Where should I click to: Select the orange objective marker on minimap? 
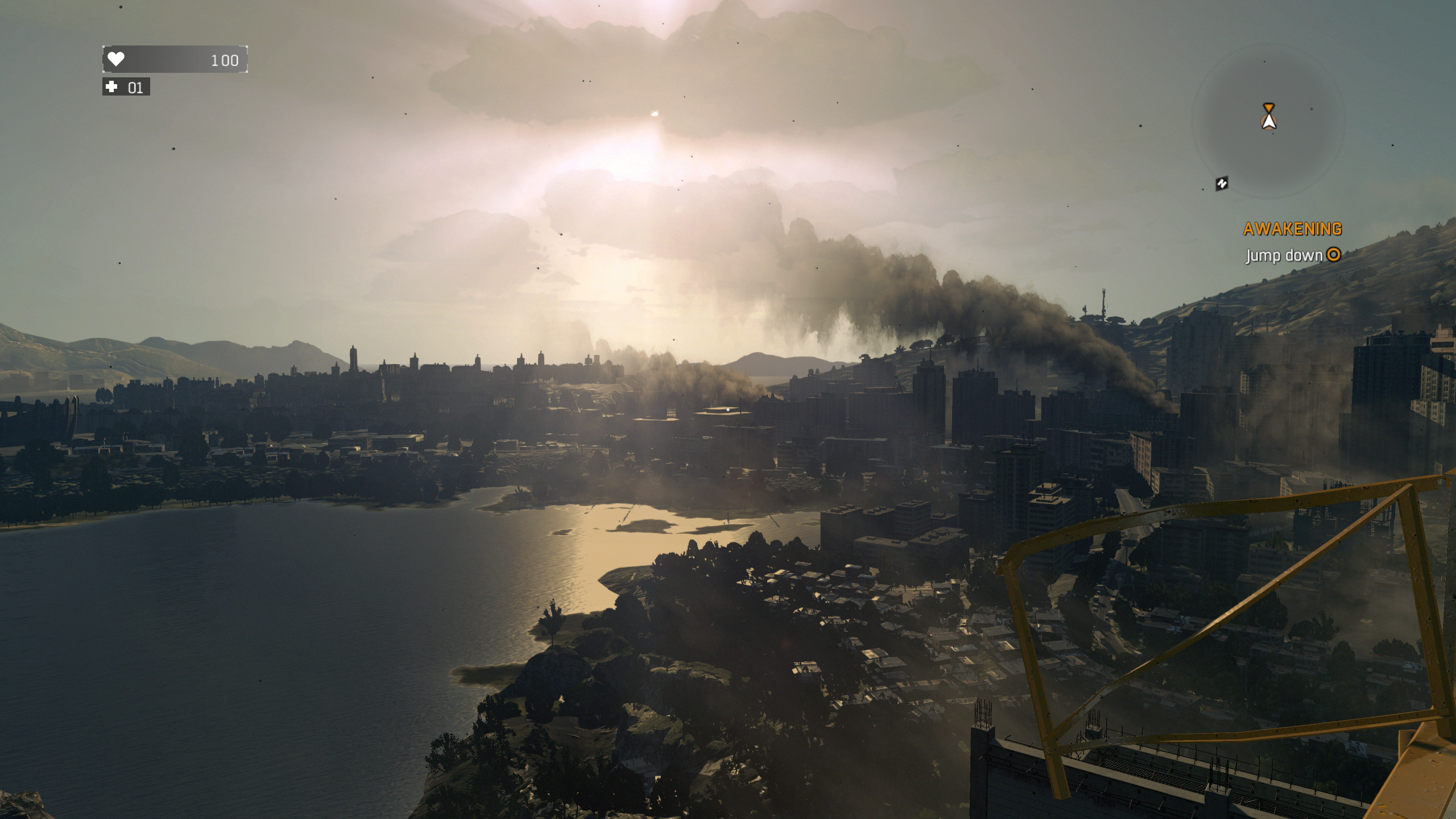pos(1268,108)
